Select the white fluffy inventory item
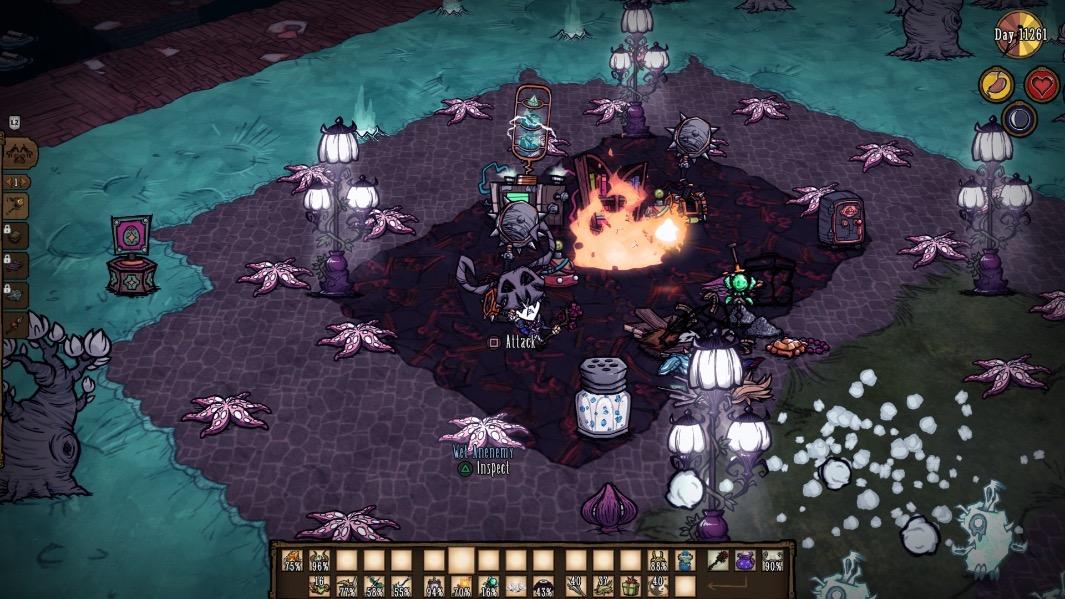Image resolution: width=1065 pixels, height=599 pixels. tap(517, 586)
